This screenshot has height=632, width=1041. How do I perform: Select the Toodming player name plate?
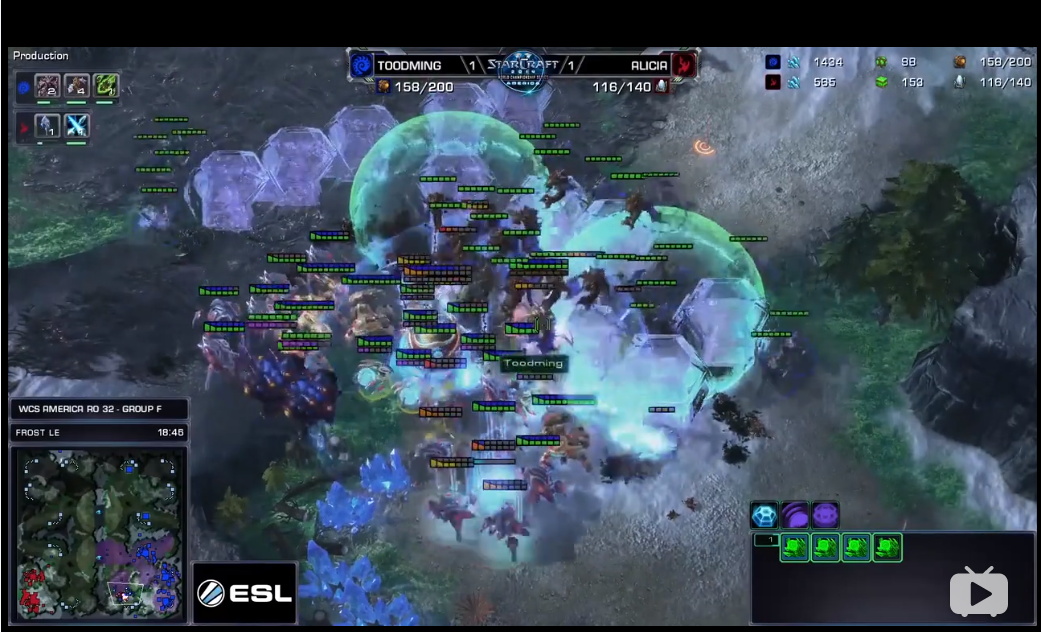(x=409, y=66)
